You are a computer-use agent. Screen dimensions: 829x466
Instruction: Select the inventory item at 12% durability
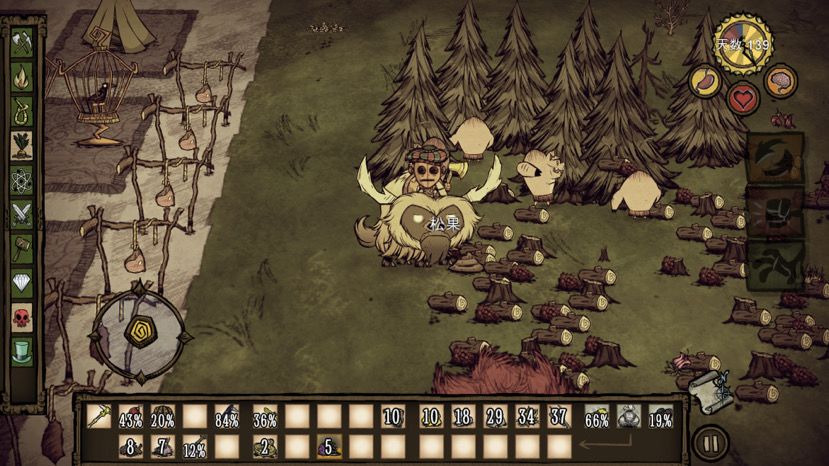click(195, 446)
